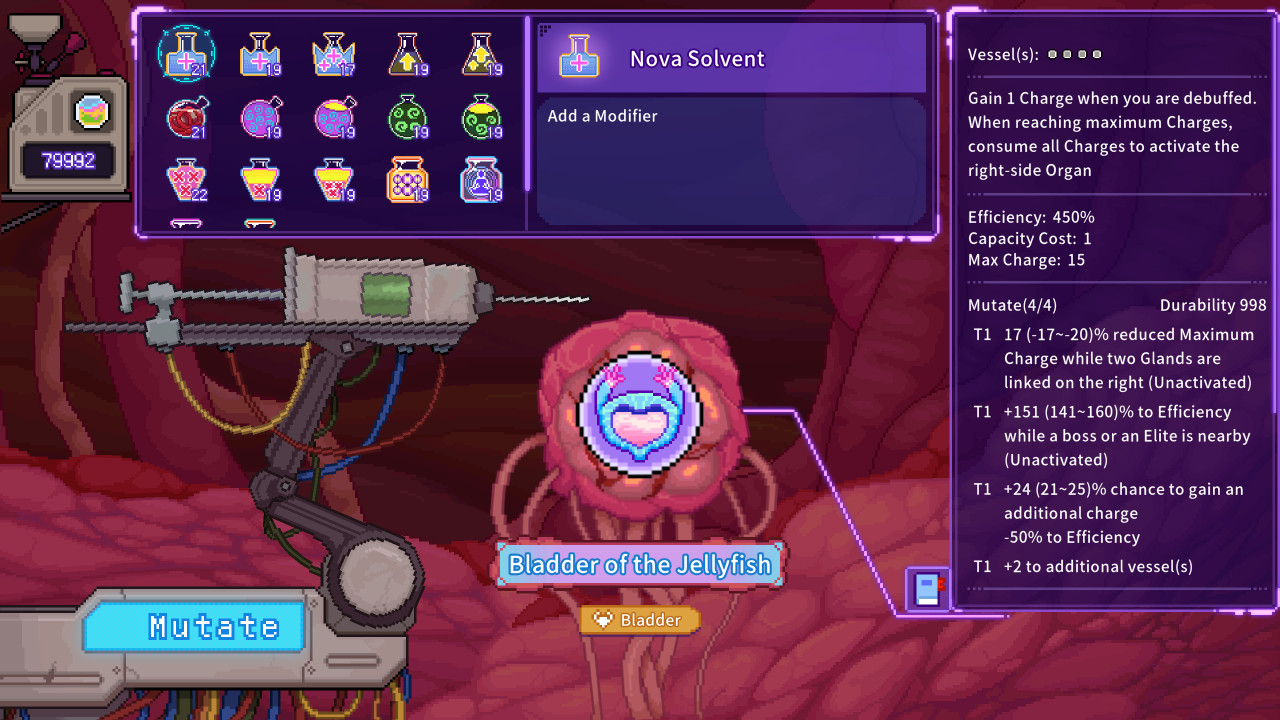The image size is (1280, 720).
Task: Select the blue cross solvent showing 19
Action: [260, 56]
